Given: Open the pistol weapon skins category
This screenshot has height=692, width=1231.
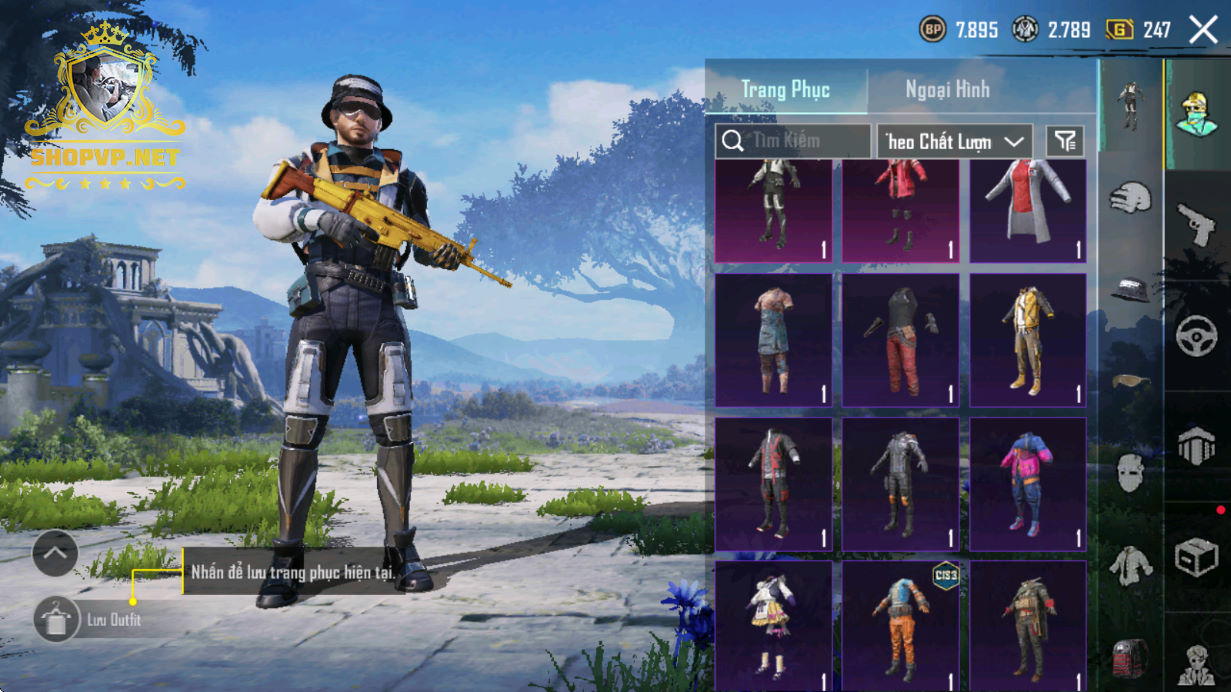Looking at the screenshot, I should [x=1196, y=225].
